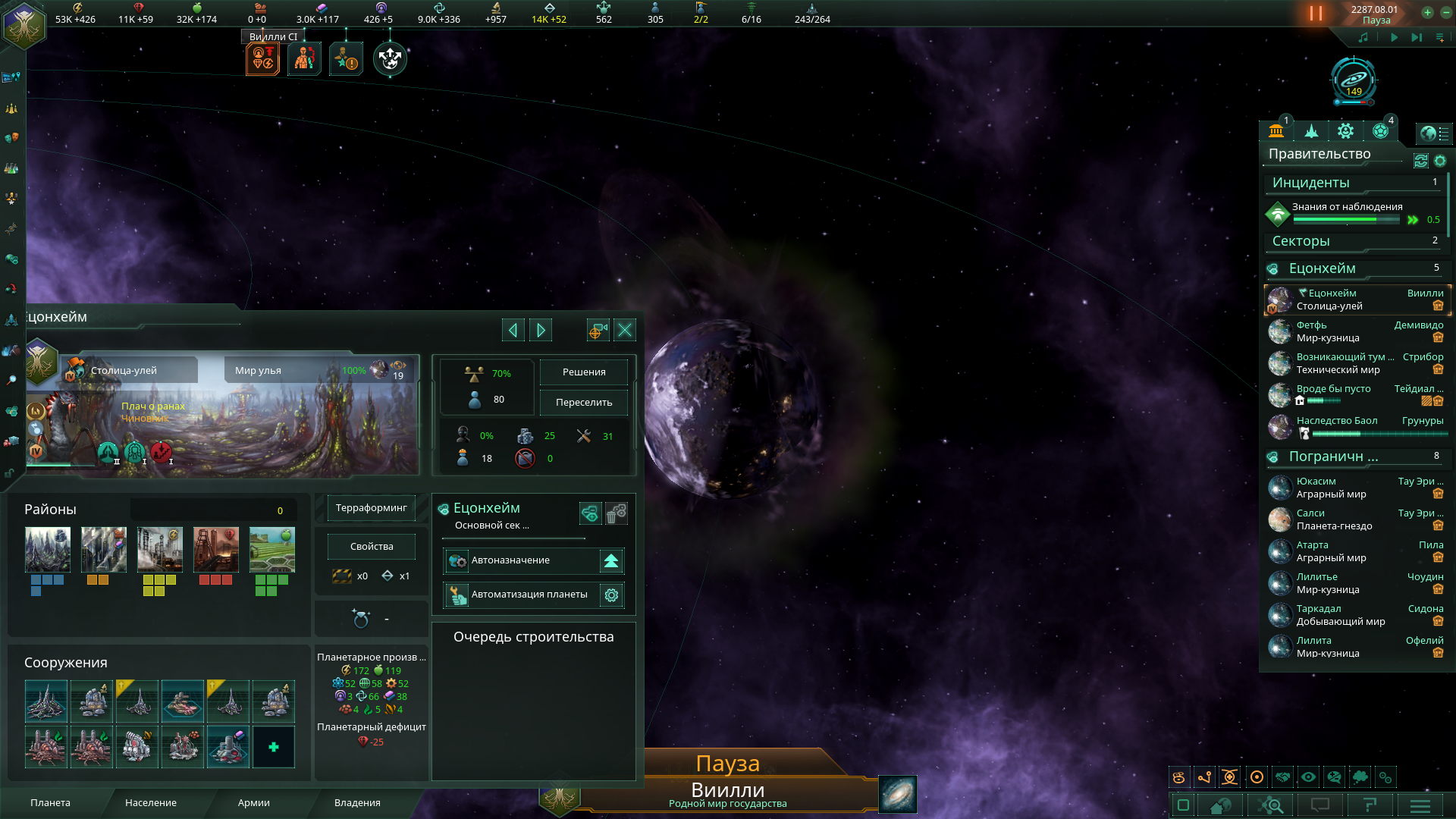Open the galaxy map view button
Screen dimensions: 1456x819
[x=897, y=794]
